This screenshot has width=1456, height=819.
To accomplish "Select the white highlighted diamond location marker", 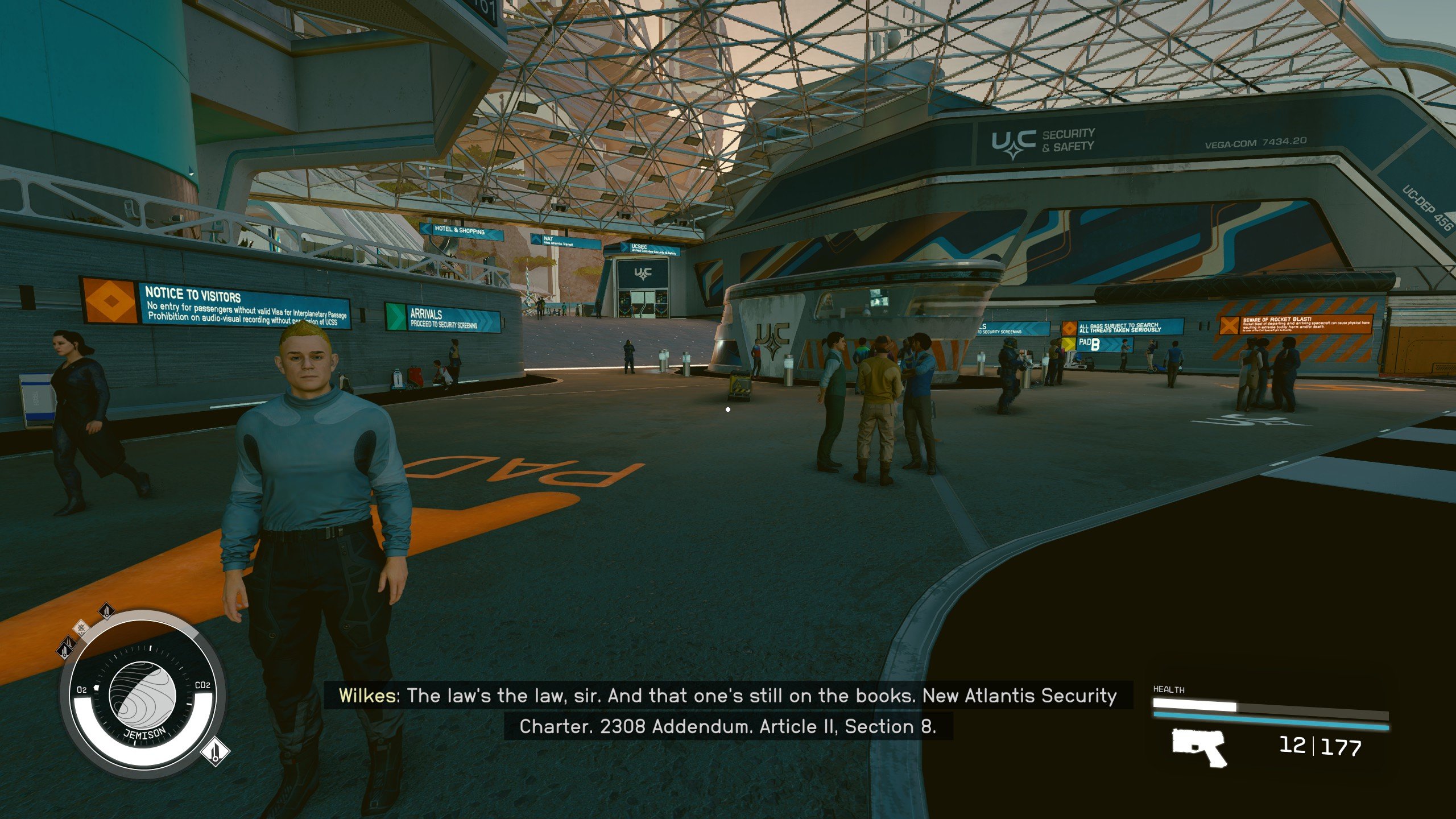I will pyautogui.click(x=215, y=752).
